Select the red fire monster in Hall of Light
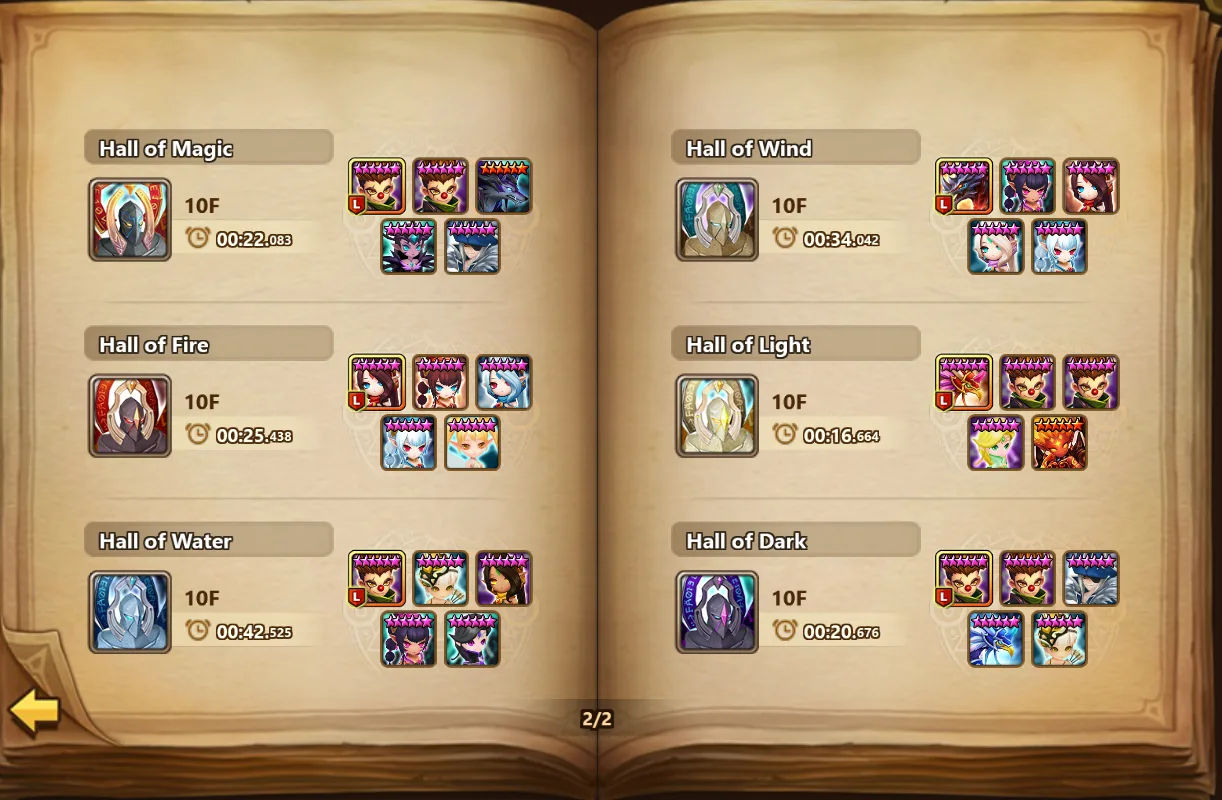The image size is (1222, 800). point(1059,443)
